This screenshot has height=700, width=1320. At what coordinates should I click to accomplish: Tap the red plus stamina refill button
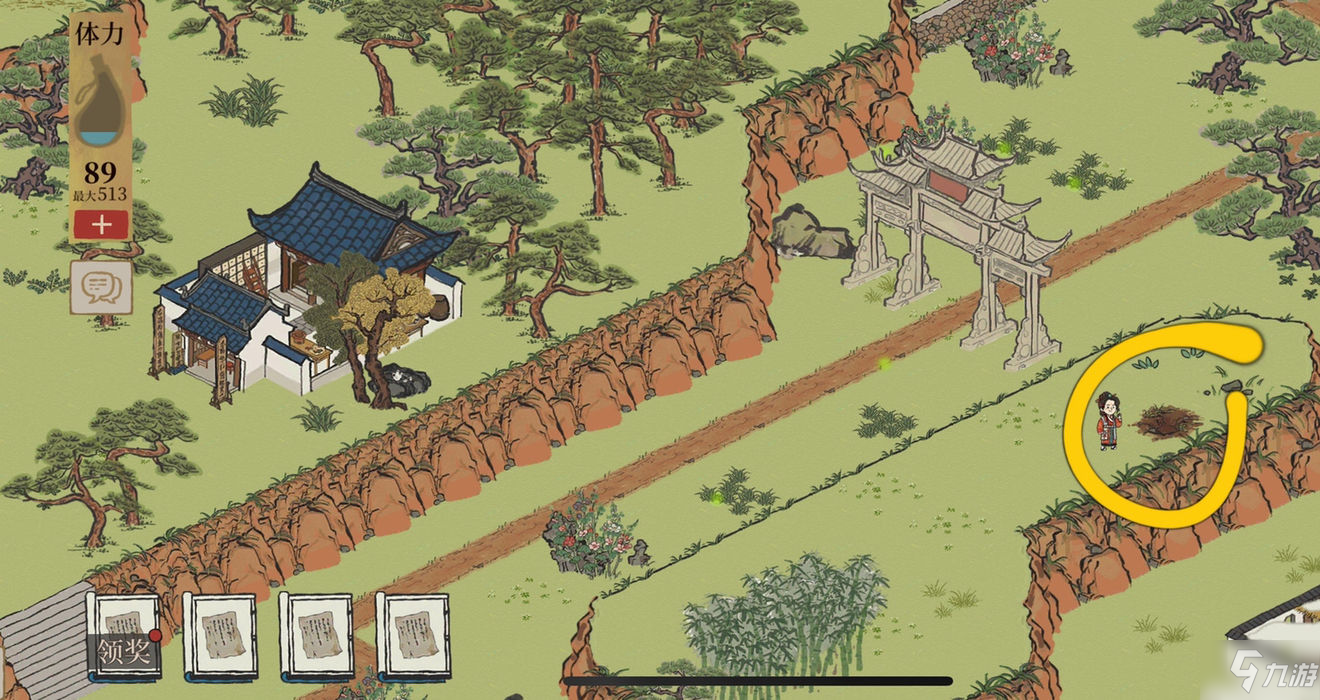pyautogui.click(x=100, y=224)
